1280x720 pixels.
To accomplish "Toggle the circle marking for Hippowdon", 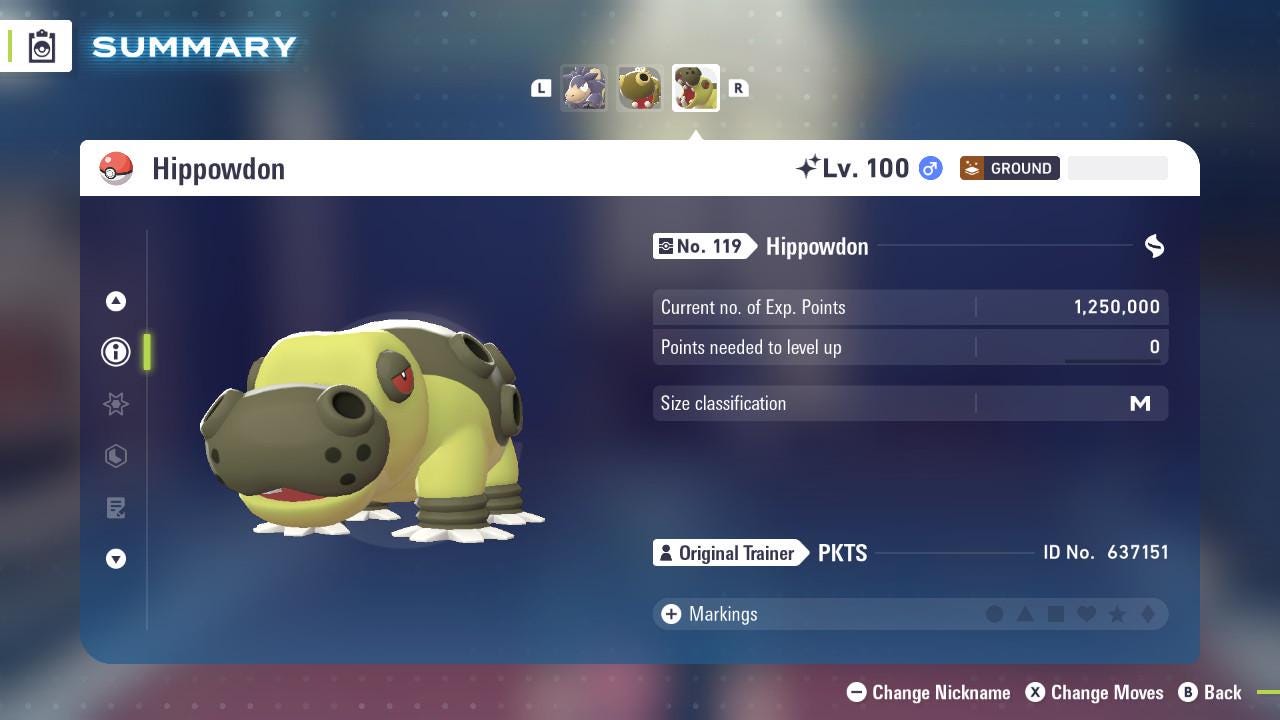I will coord(995,614).
